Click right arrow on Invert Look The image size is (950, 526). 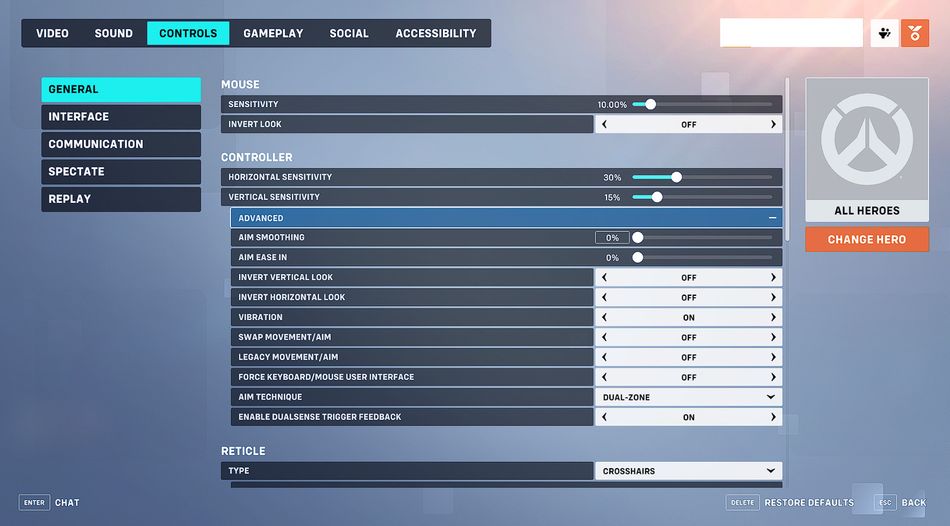click(773, 125)
